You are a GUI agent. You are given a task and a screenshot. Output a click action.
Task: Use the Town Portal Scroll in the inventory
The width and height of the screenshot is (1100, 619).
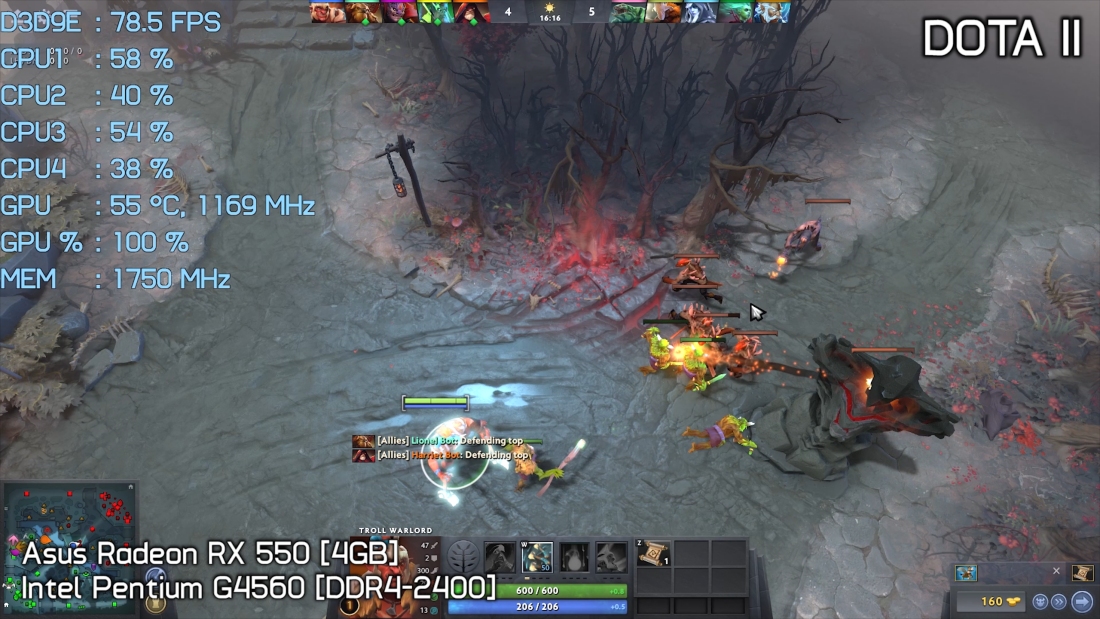tap(653, 553)
